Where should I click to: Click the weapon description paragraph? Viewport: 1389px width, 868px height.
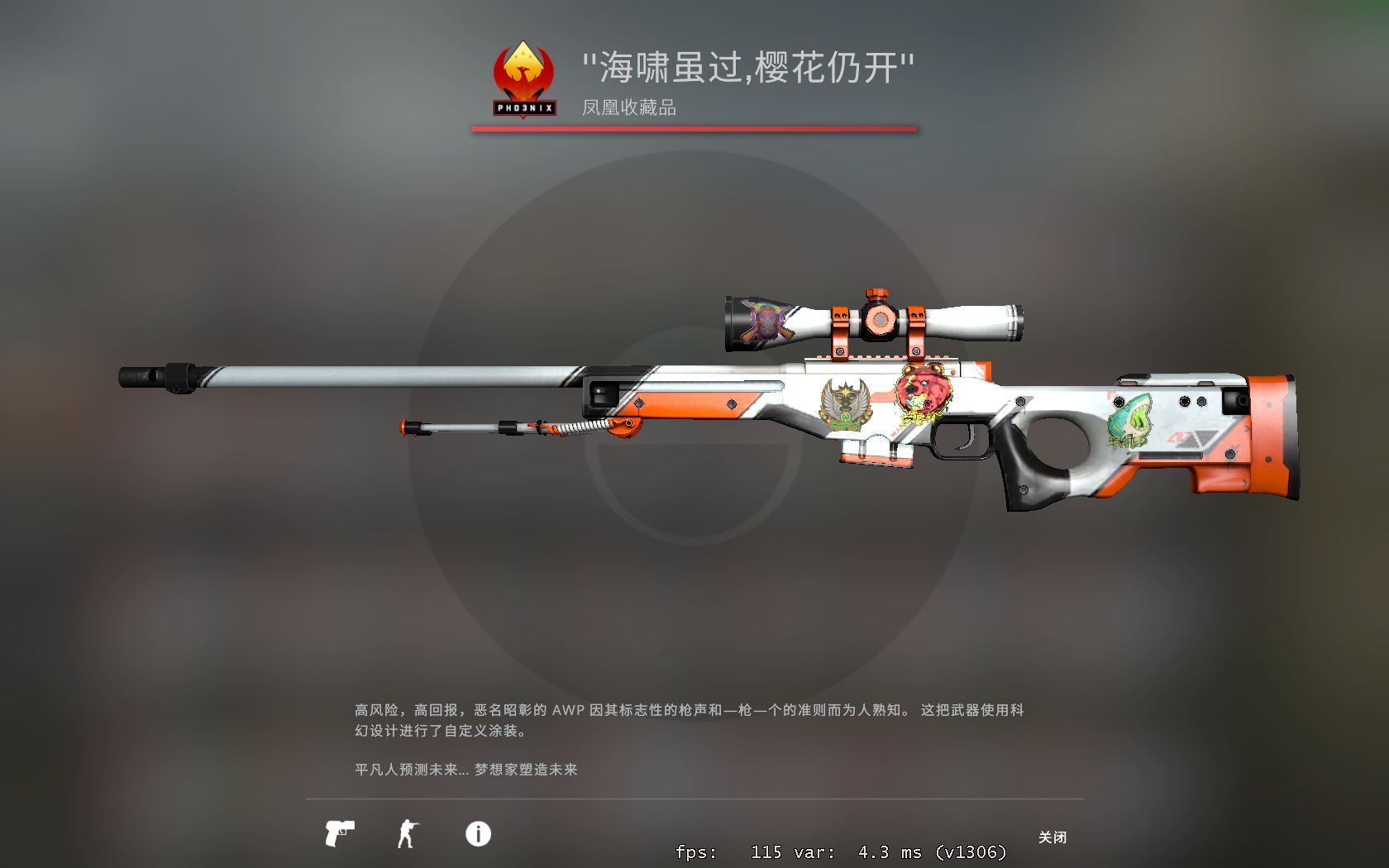click(x=686, y=719)
